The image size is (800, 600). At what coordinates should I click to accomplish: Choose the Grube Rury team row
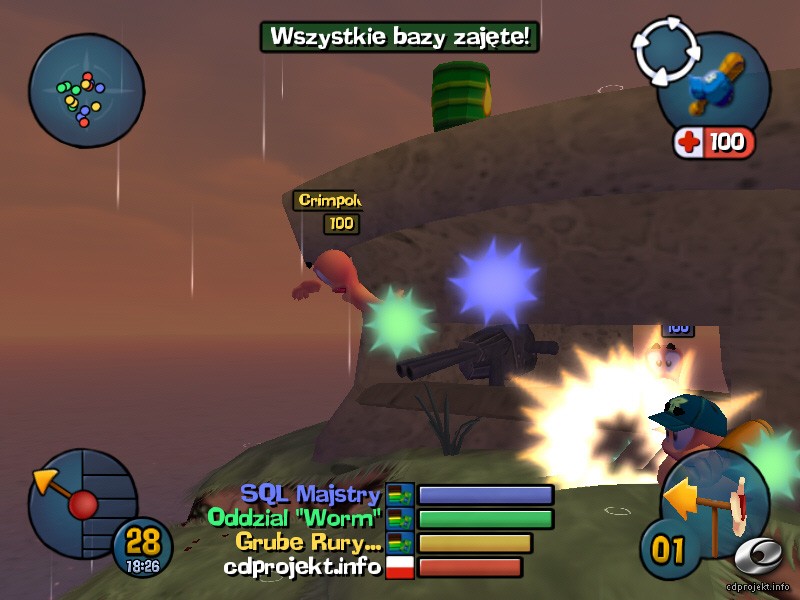385,543
